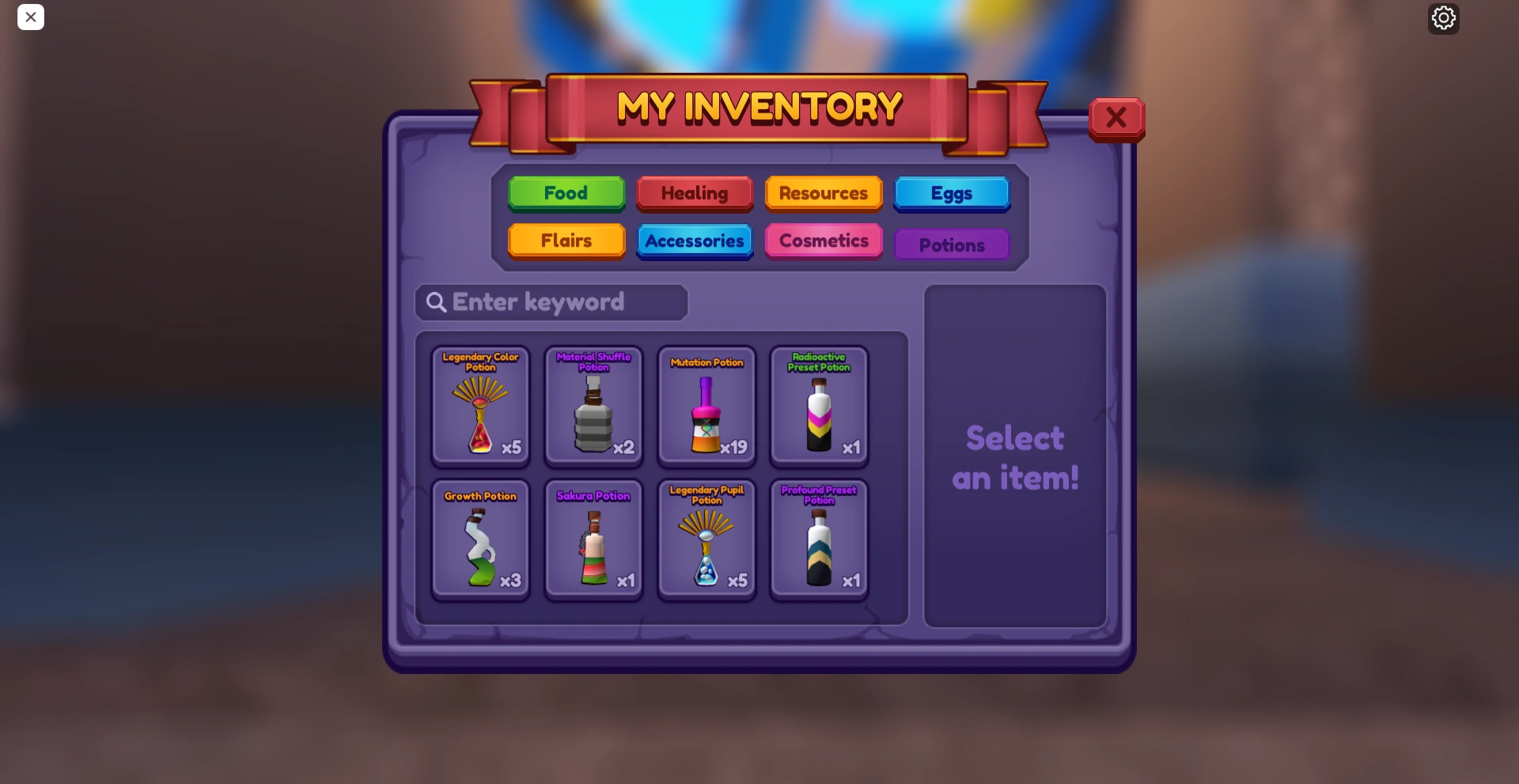Open the settings gear
Viewport: 1519px width, 784px height.
tap(1443, 18)
